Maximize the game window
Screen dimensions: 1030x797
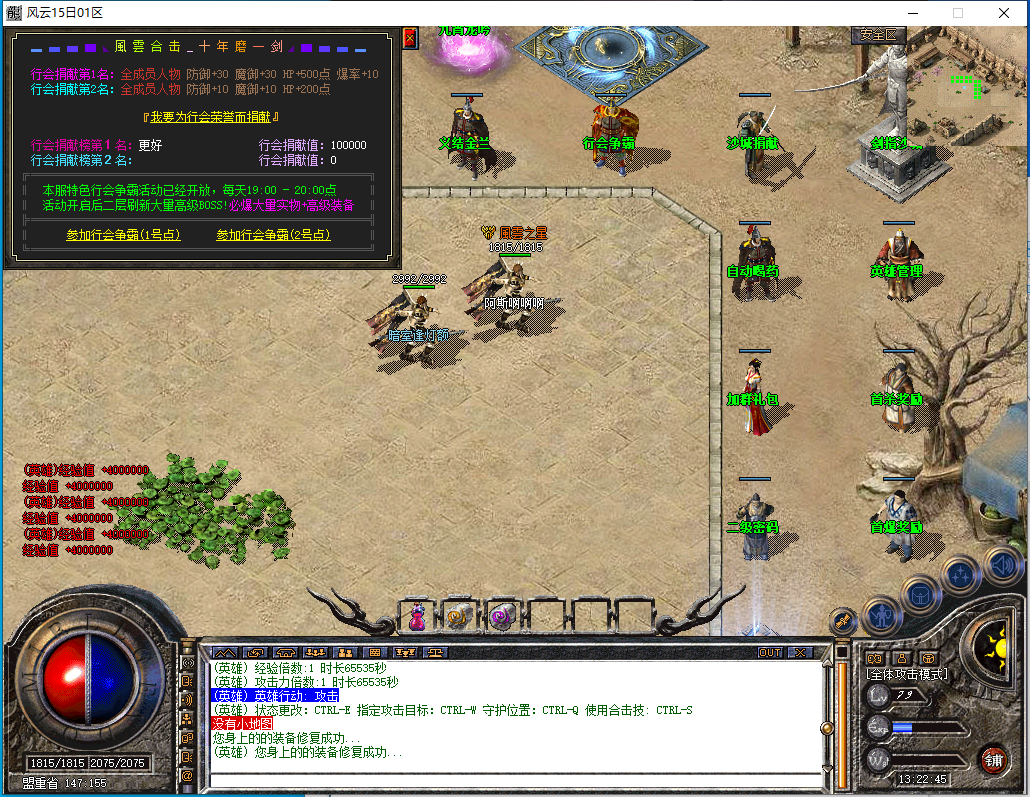point(957,13)
